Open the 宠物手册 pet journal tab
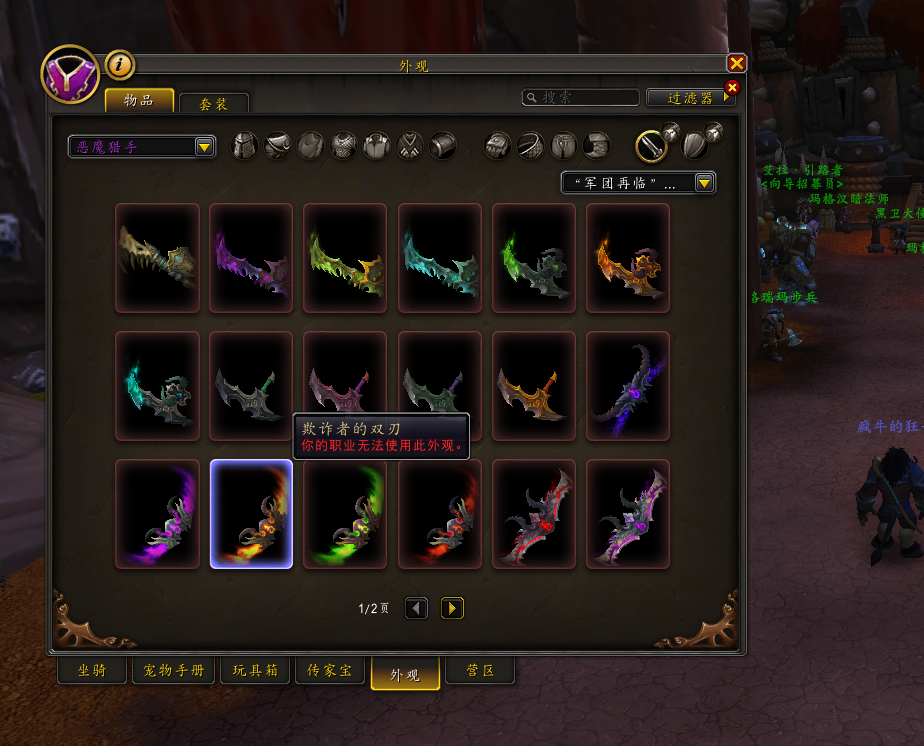The image size is (924, 746). tap(169, 670)
